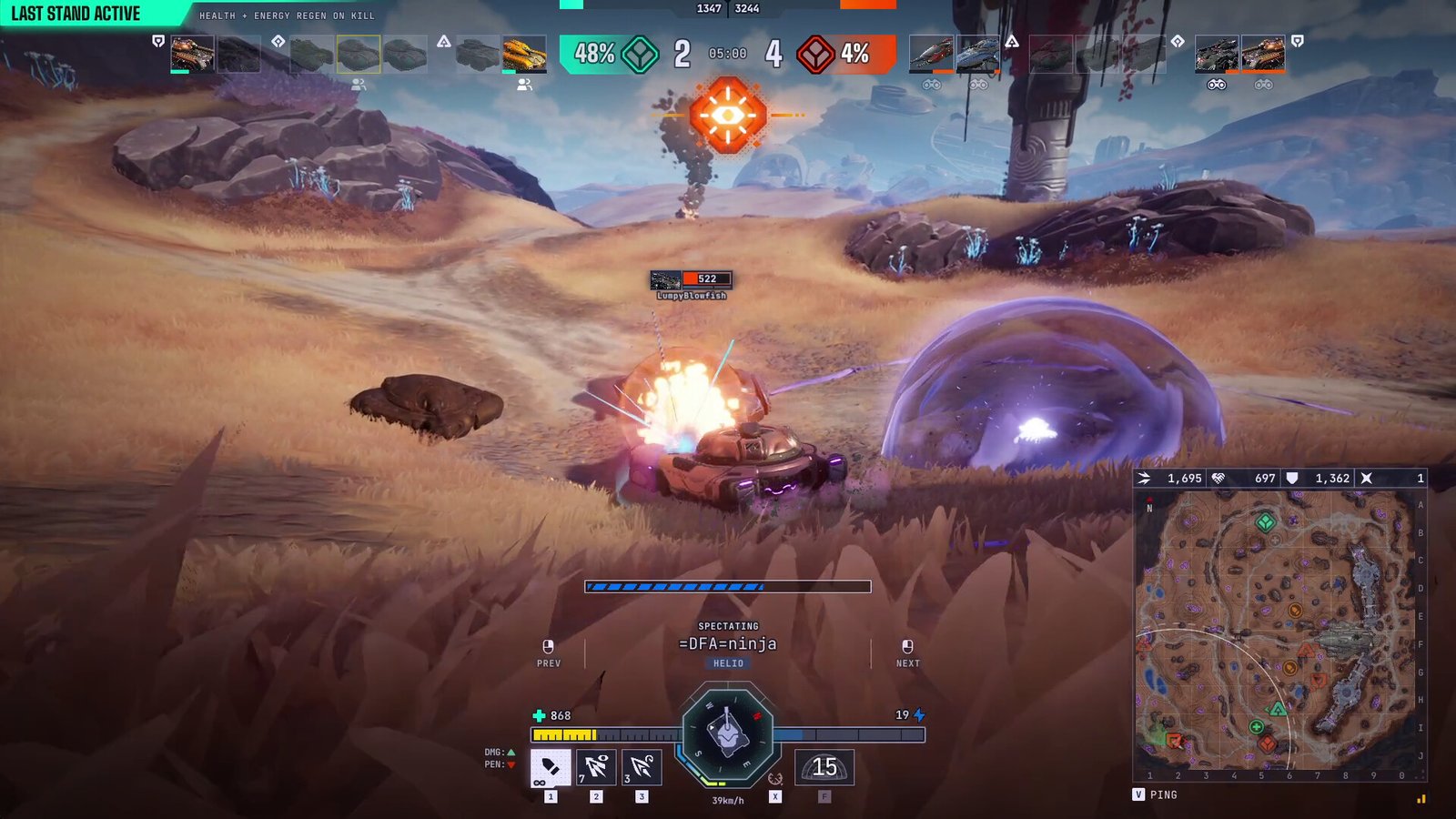
Task: Spectate the previous player with PREV
Action: [548, 652]
